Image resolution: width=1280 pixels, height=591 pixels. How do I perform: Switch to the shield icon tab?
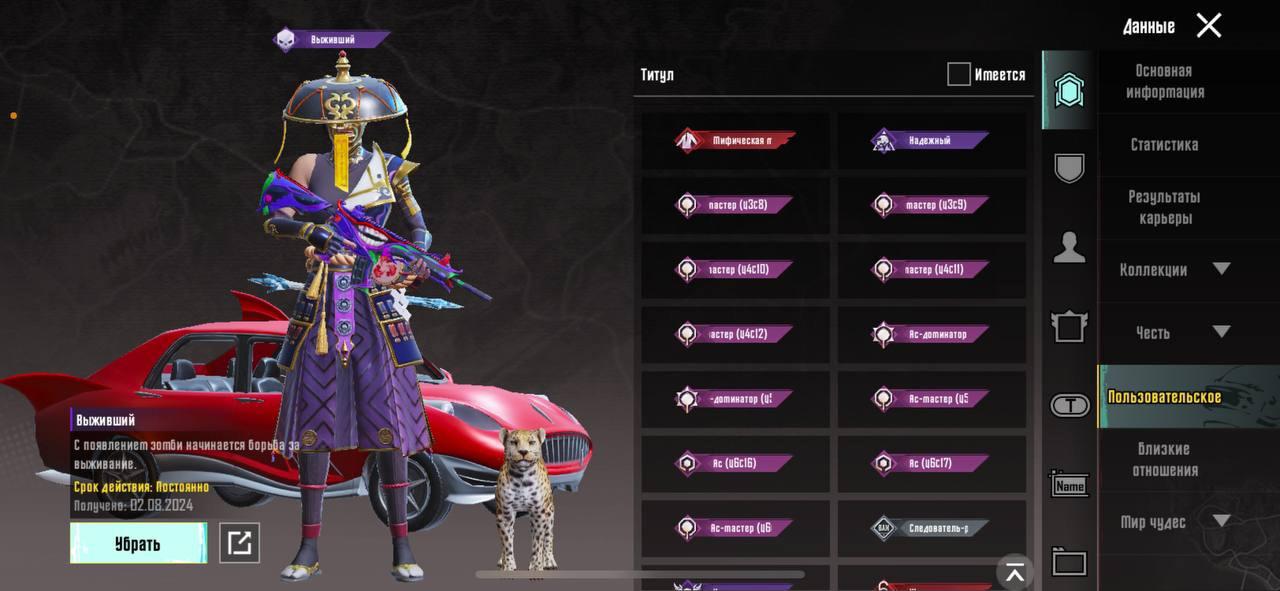(1069, 168)
